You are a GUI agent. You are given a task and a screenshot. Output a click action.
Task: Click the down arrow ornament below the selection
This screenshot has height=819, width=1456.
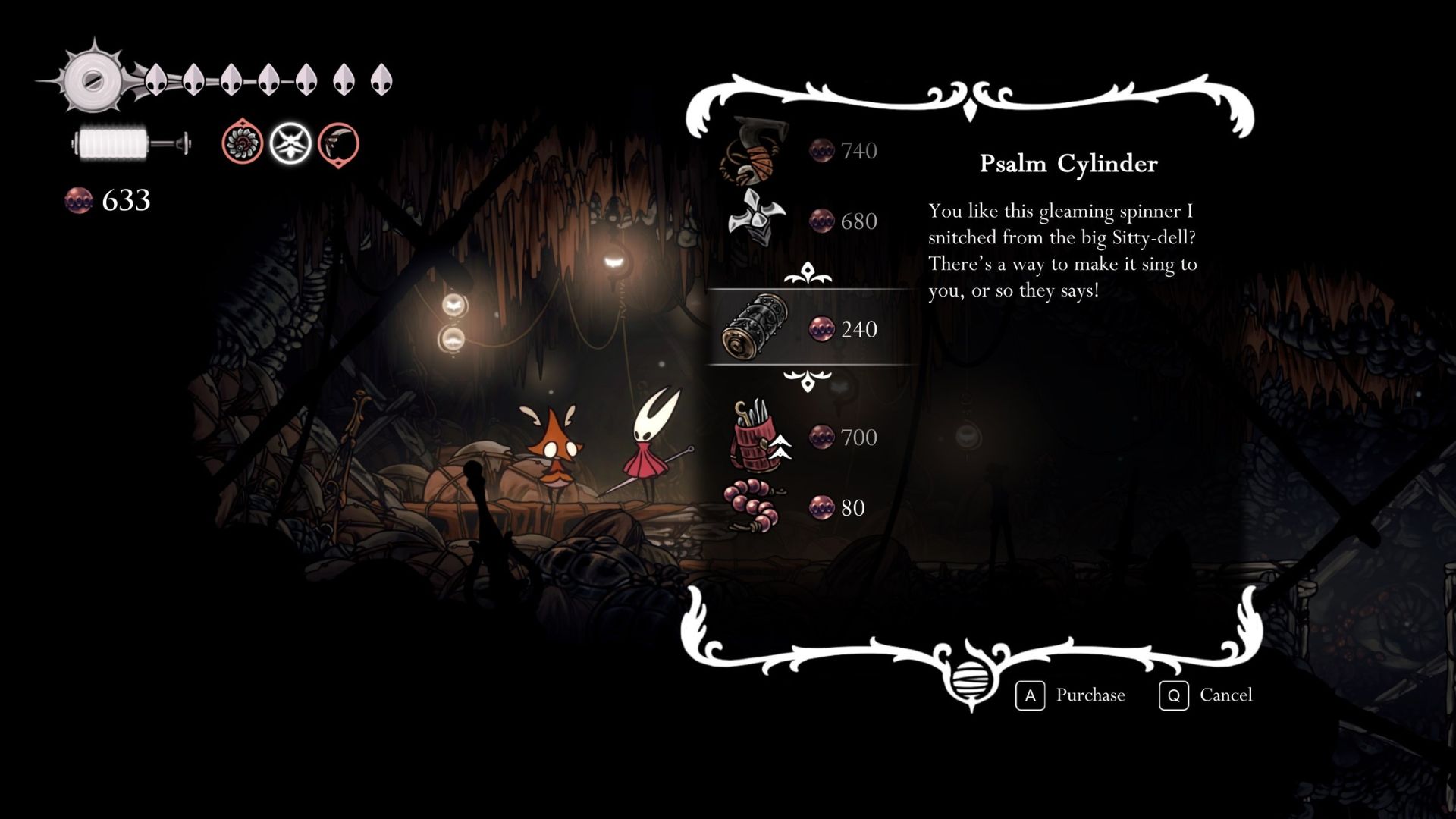pos(808,379)
